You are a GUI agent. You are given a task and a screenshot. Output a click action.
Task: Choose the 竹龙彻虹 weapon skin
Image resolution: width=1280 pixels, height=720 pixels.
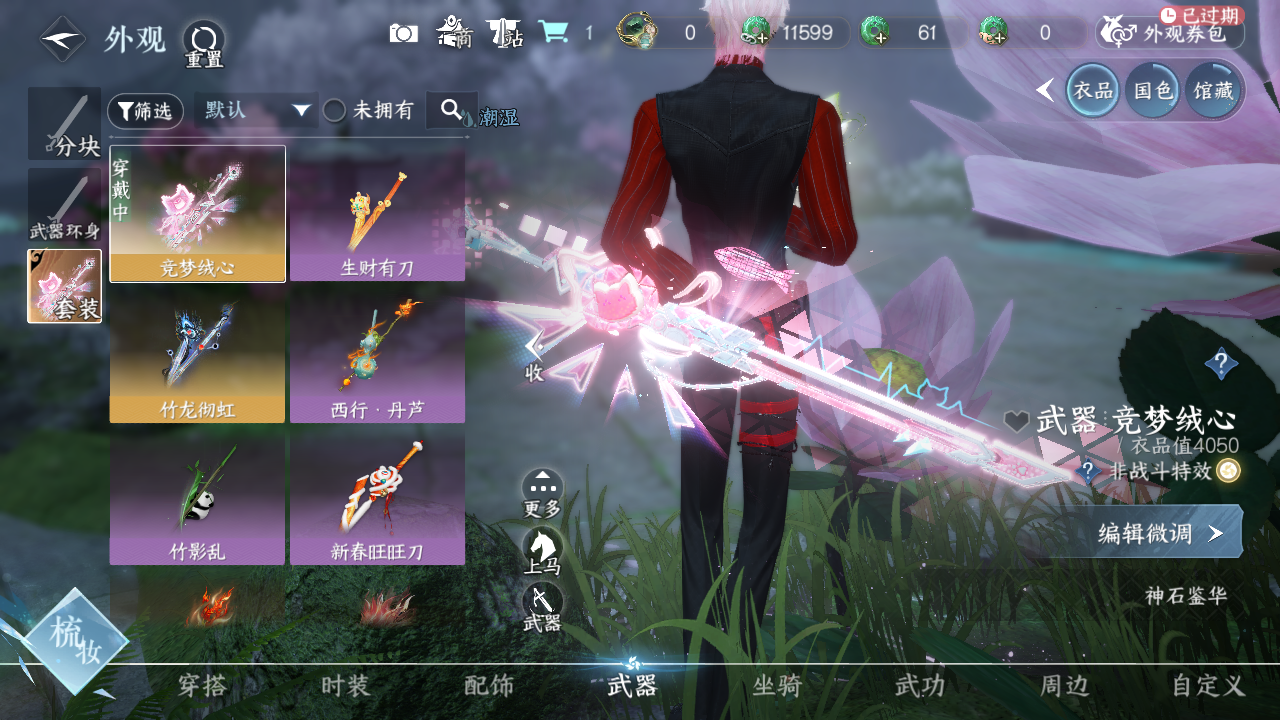[x=197, y=357]
